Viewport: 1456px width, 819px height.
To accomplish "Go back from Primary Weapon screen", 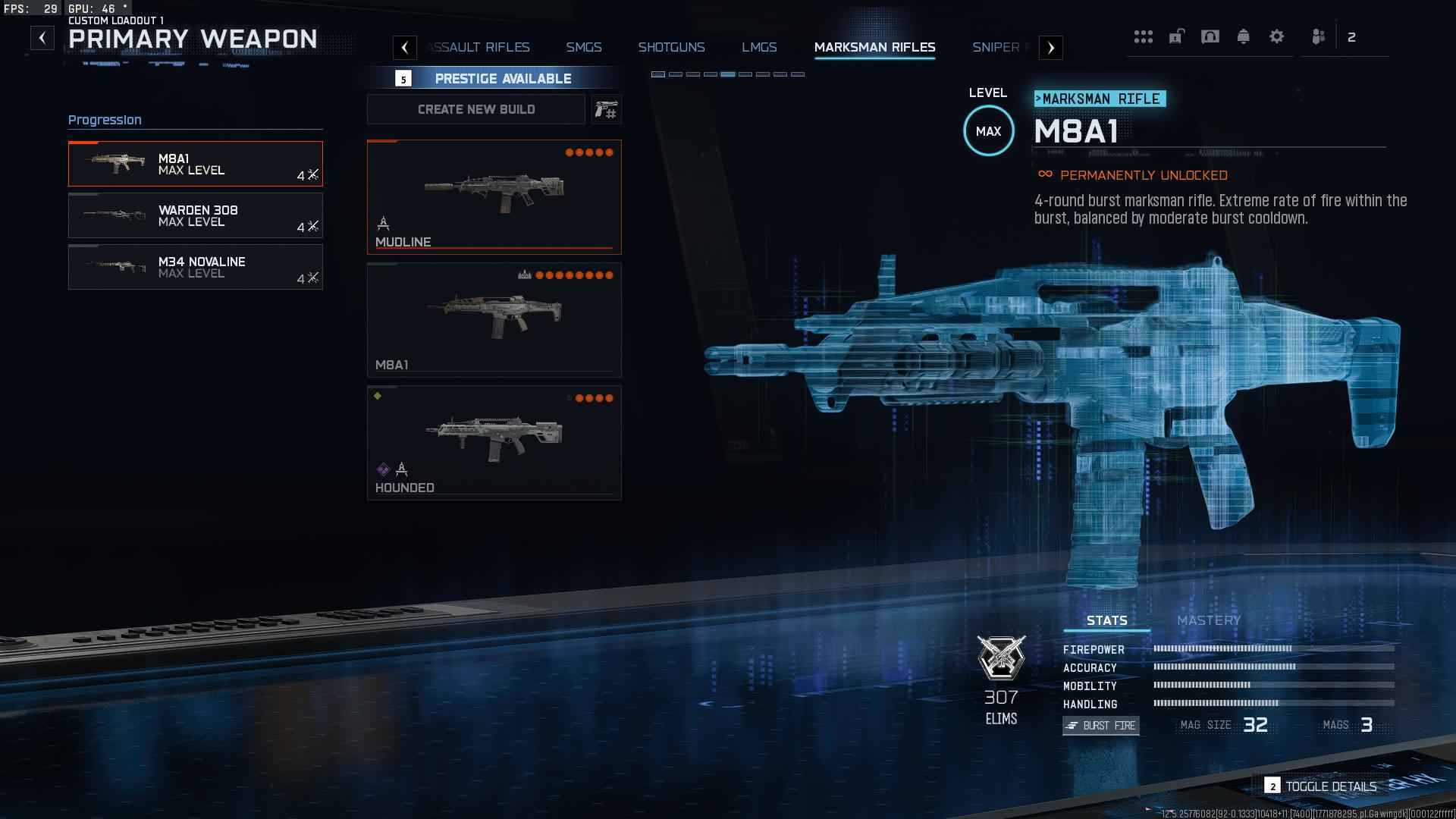I will 42,38.
